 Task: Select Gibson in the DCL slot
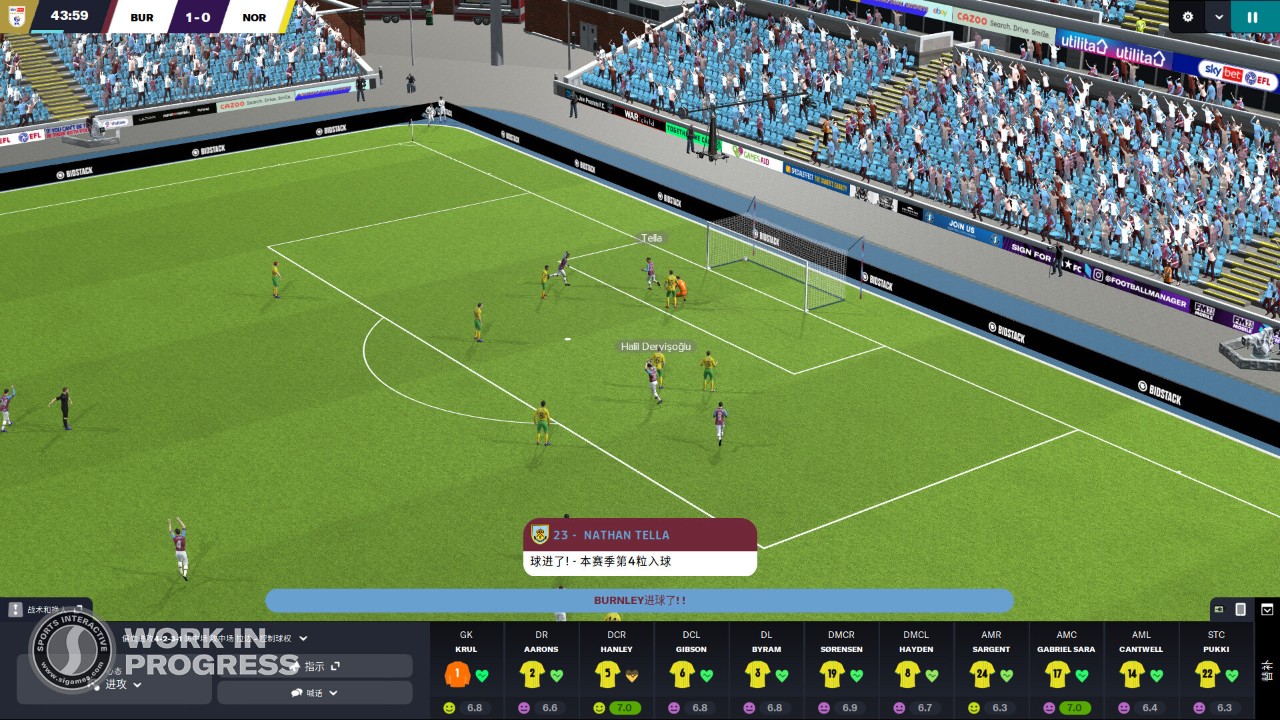[x=691, y=671]
